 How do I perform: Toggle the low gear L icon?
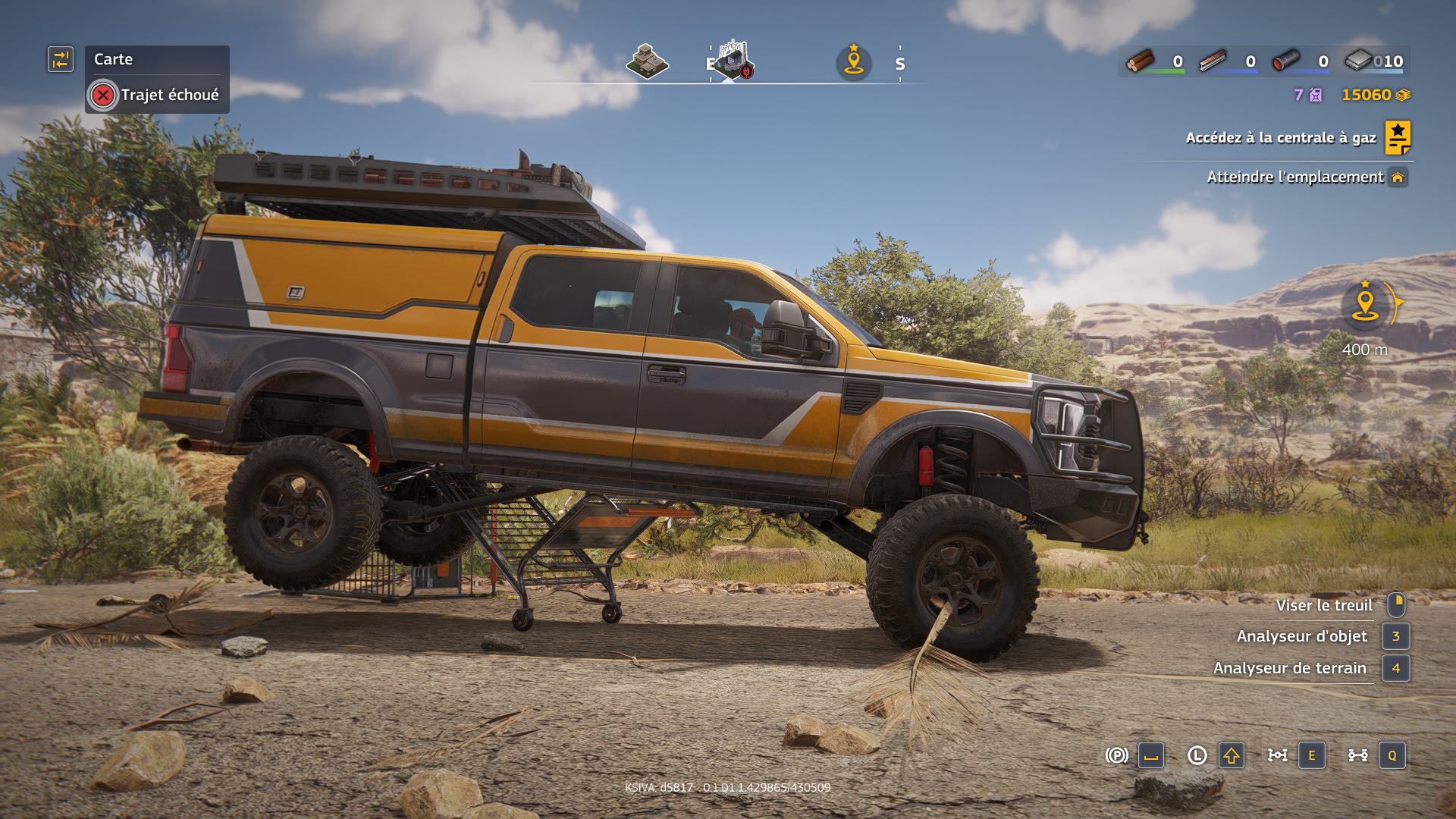[x=1197, y=755]
